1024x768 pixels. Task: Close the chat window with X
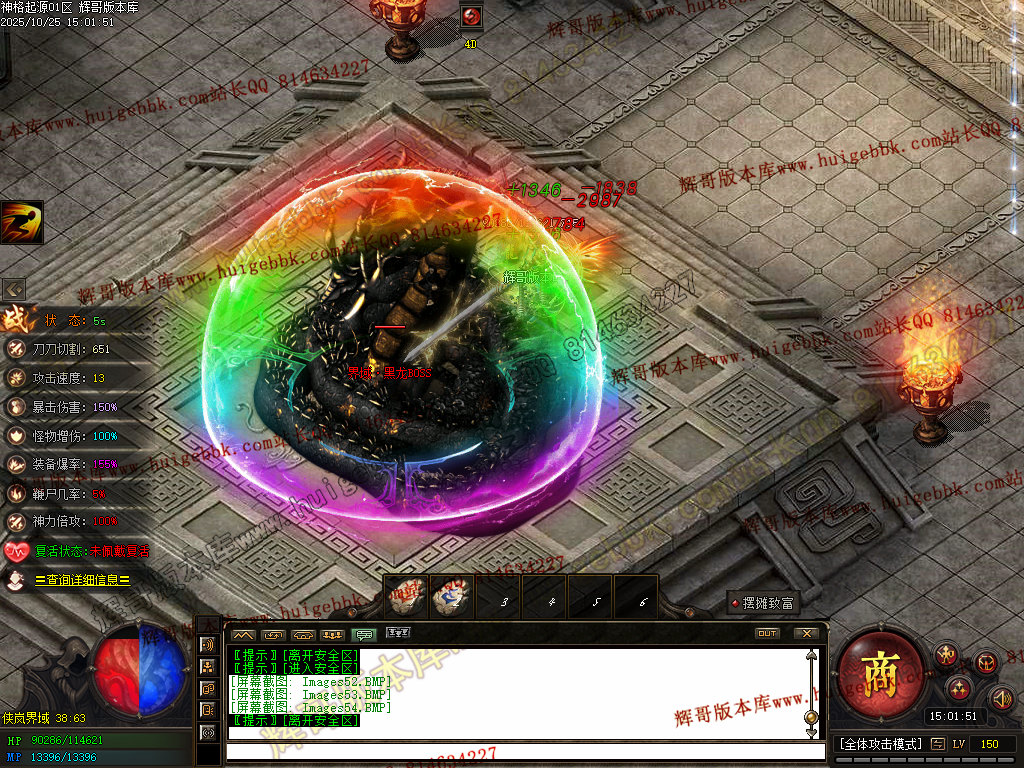point(805,634)
